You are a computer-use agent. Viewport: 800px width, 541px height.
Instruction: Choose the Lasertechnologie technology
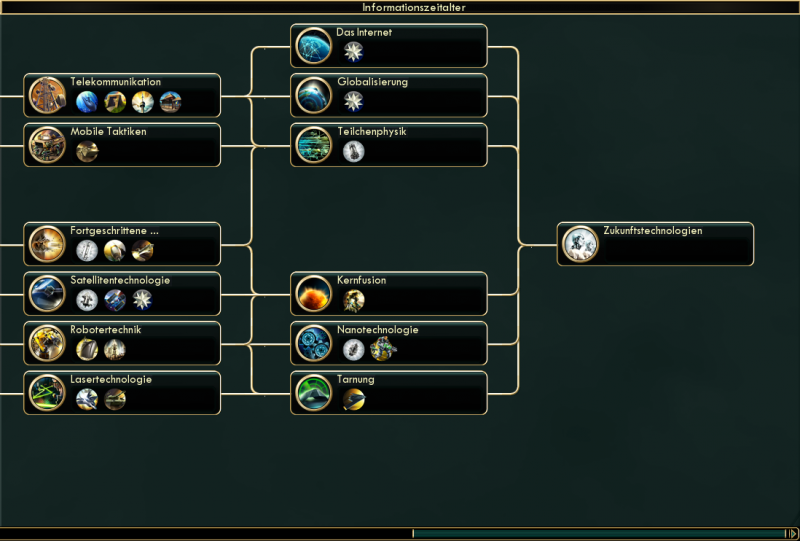pos(122,392)
